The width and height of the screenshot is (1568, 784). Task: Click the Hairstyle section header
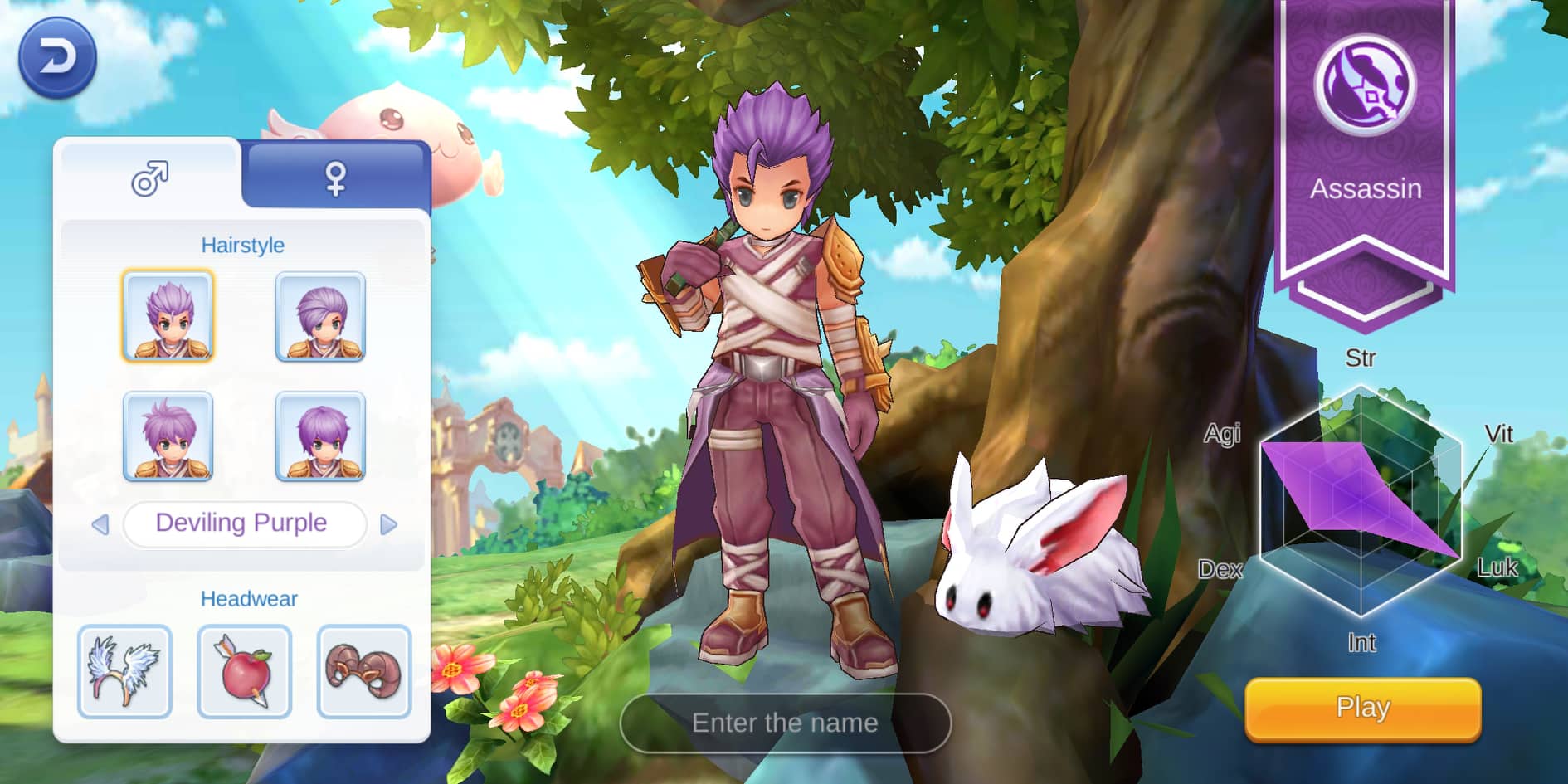[243, 245]
